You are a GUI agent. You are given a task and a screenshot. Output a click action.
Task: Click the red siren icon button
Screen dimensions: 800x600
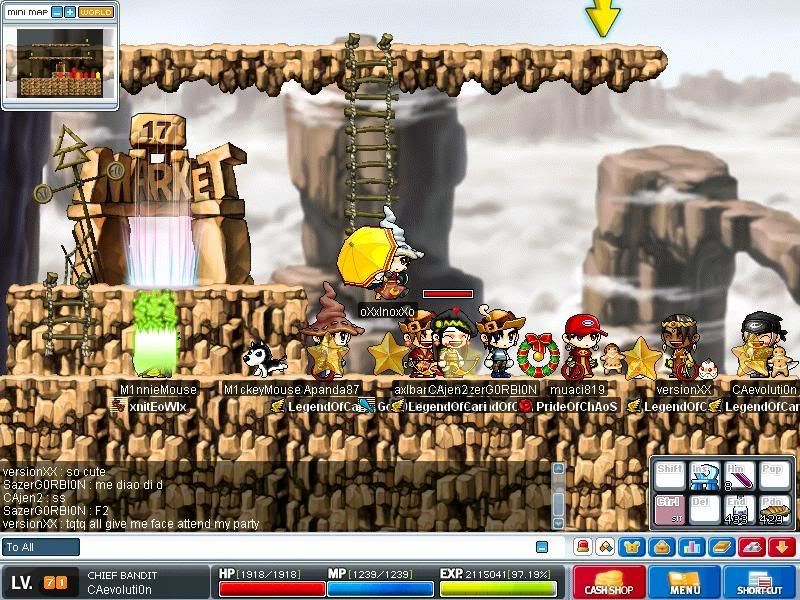point(582,547)
